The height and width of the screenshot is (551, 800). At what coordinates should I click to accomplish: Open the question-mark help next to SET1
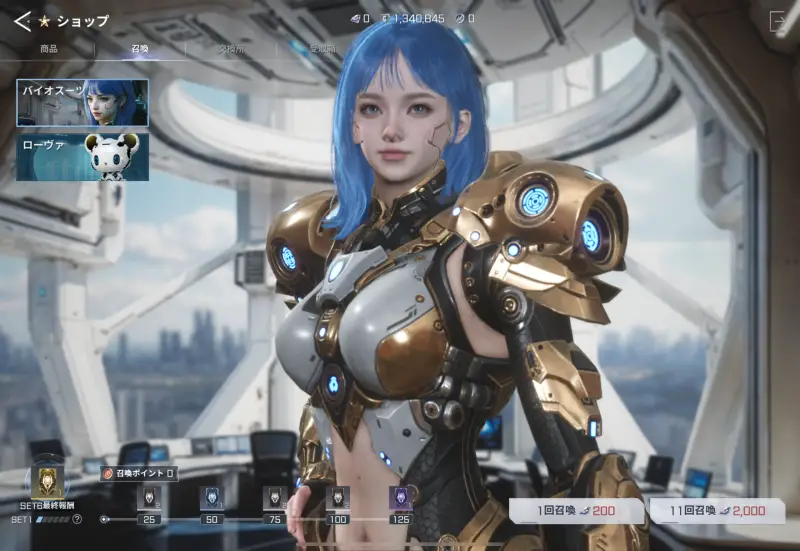[x=77, y=520]
